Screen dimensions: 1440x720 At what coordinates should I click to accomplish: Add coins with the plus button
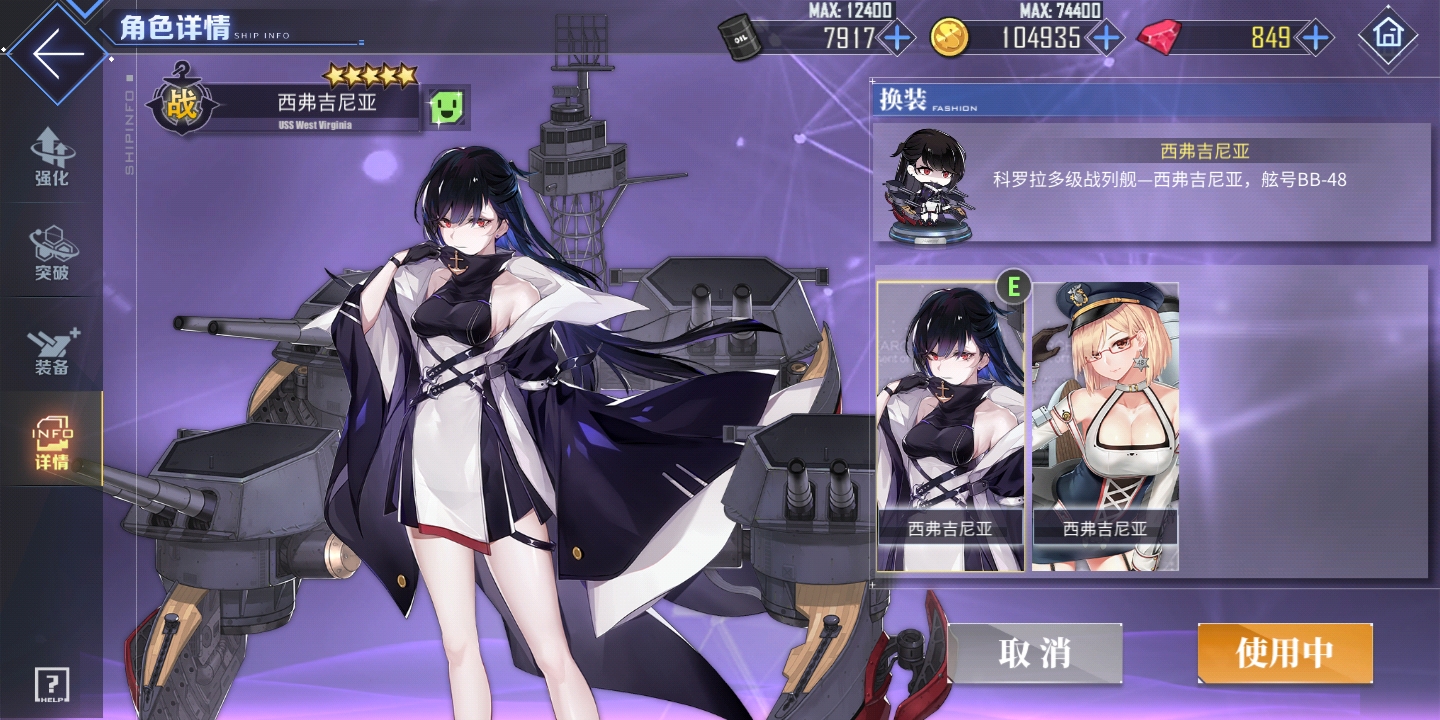pyautogui.click(x=1105, y=39)
